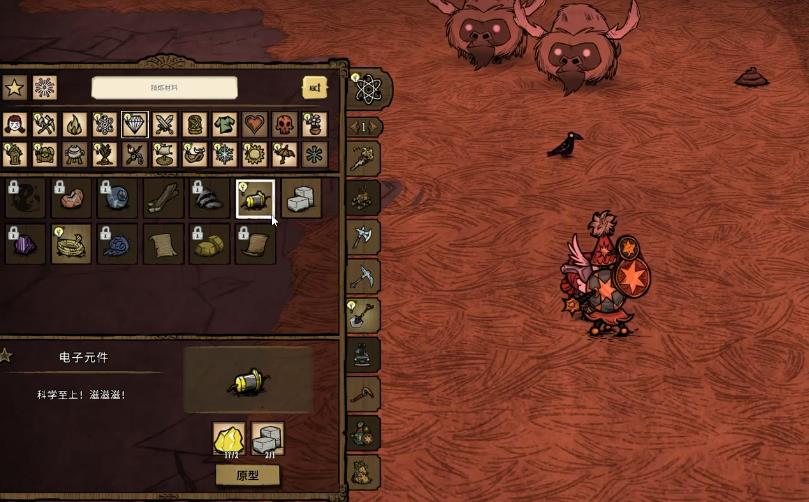Choose the cut stone recipe slot
The image size is (809, 502).
tap(301, 198)
